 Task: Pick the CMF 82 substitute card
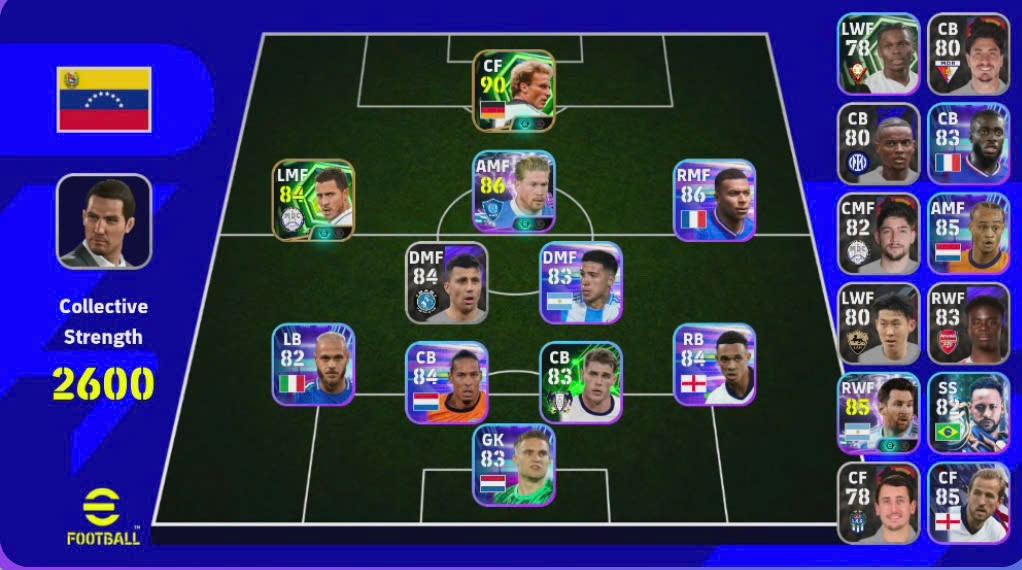point(878,234)
